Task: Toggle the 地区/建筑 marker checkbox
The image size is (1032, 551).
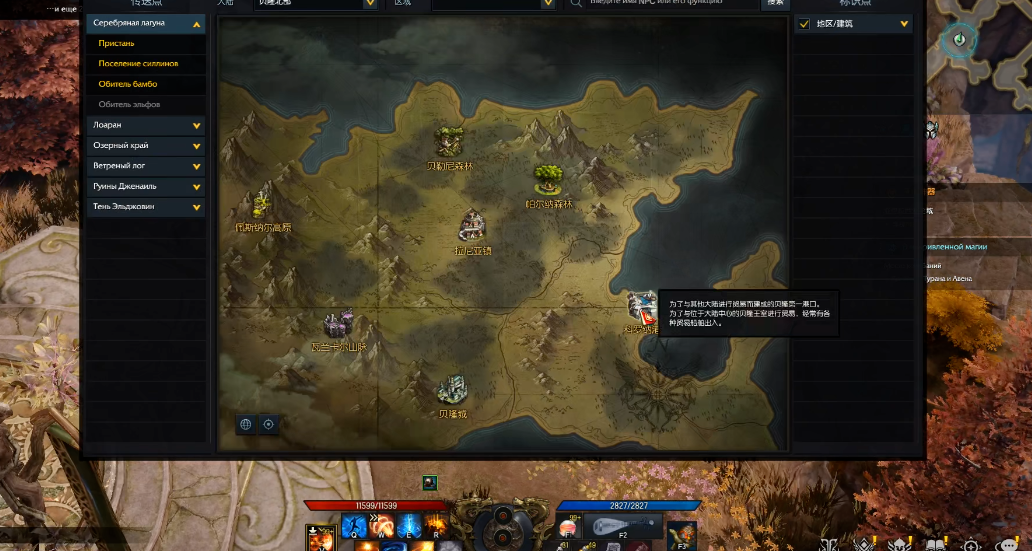Action: (804, 24)
